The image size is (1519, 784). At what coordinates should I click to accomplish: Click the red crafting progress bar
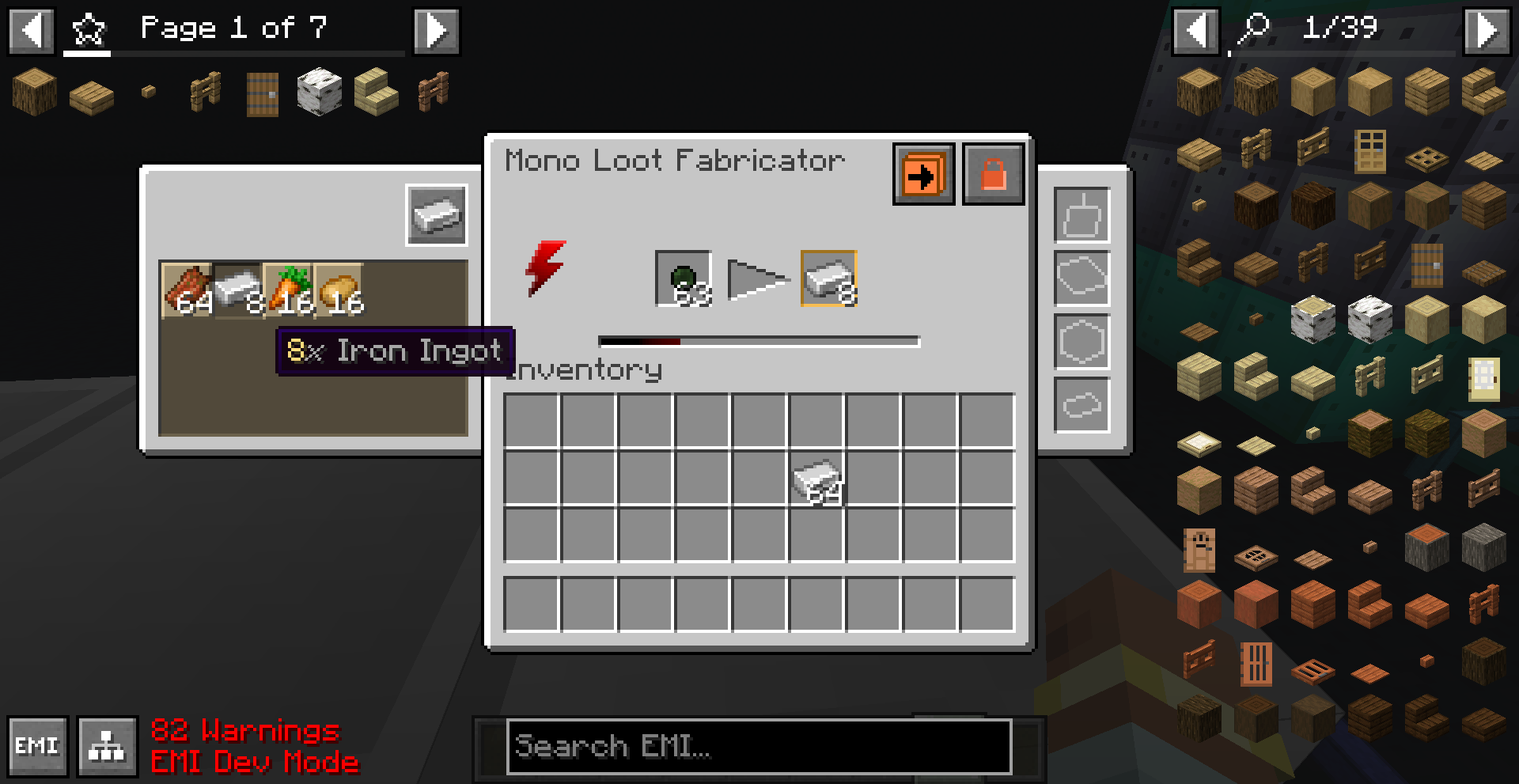click(x=641, y=341)
